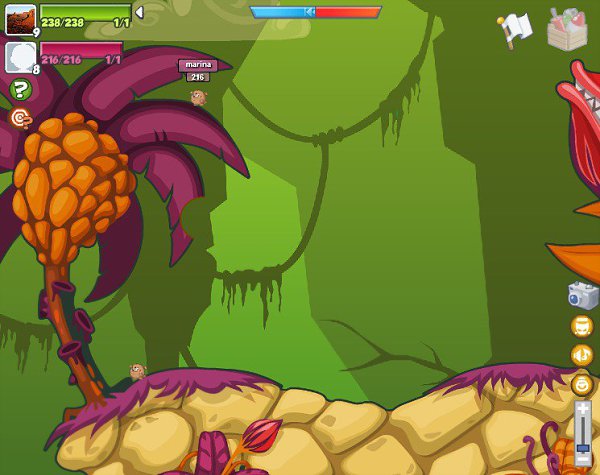Screen dimensions: 600x475
Task: Open the weapon crate inventory
Action: [567, 29]
